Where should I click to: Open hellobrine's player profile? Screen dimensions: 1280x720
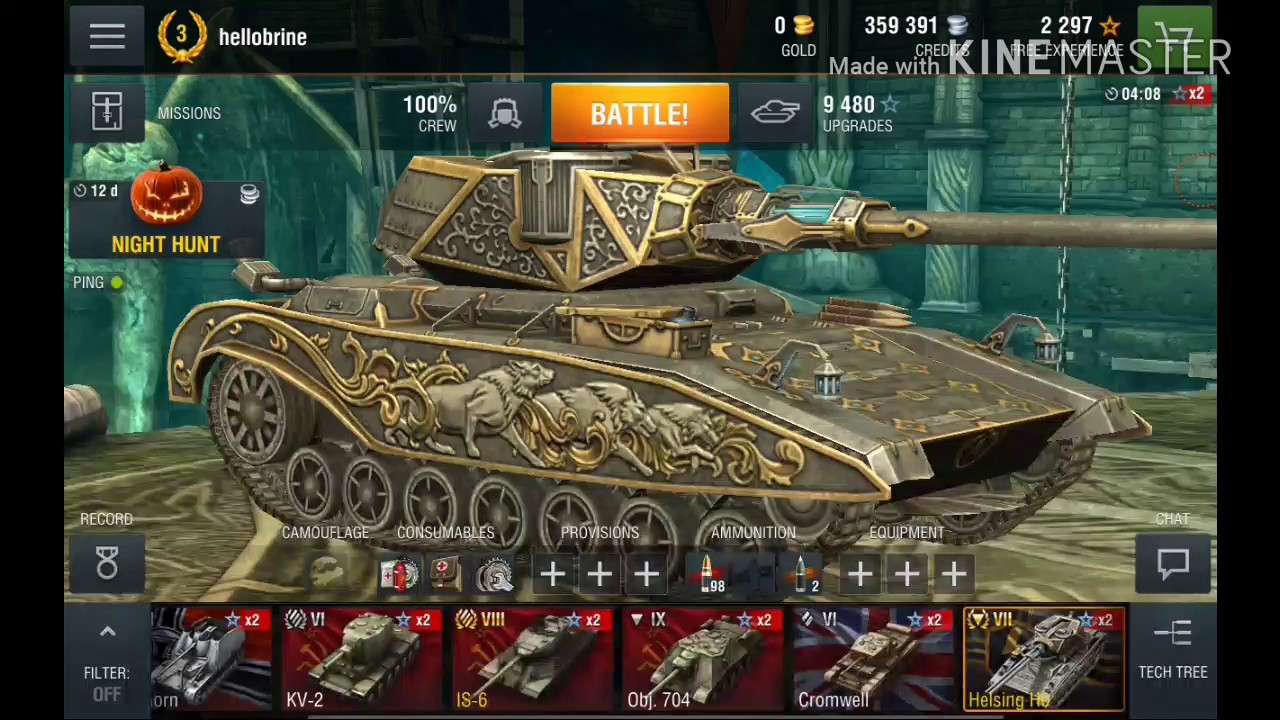pyautogui.click(x=262, y=37)
